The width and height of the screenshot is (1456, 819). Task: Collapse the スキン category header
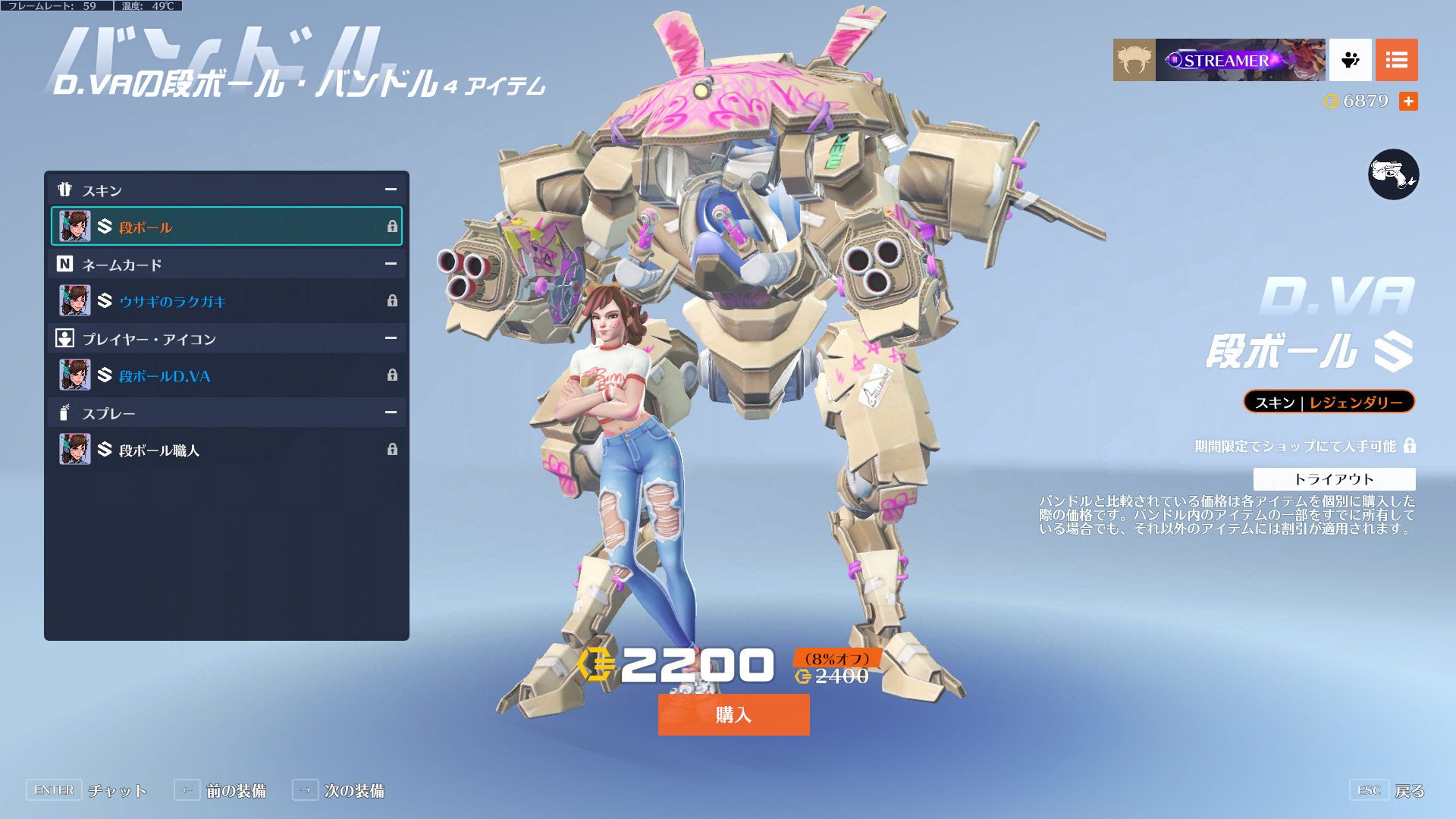[x=391, y=190]
